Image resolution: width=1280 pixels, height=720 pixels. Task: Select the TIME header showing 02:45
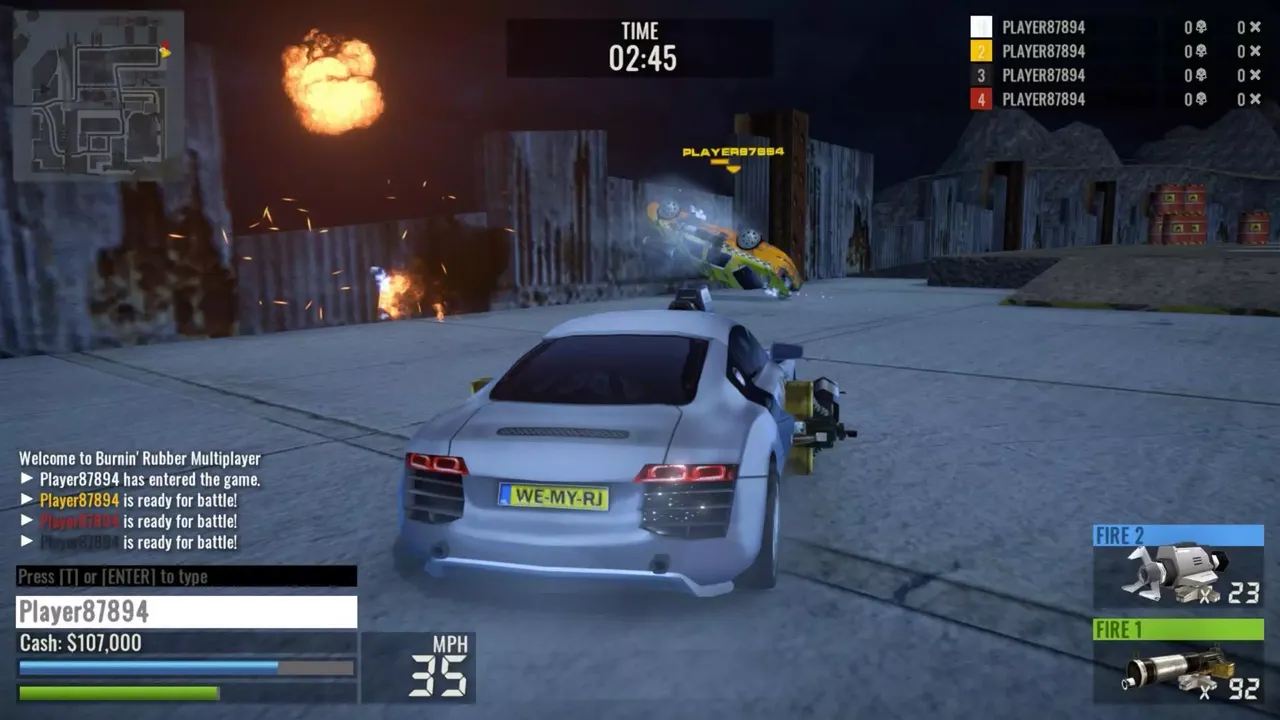(x=639, y=45)
